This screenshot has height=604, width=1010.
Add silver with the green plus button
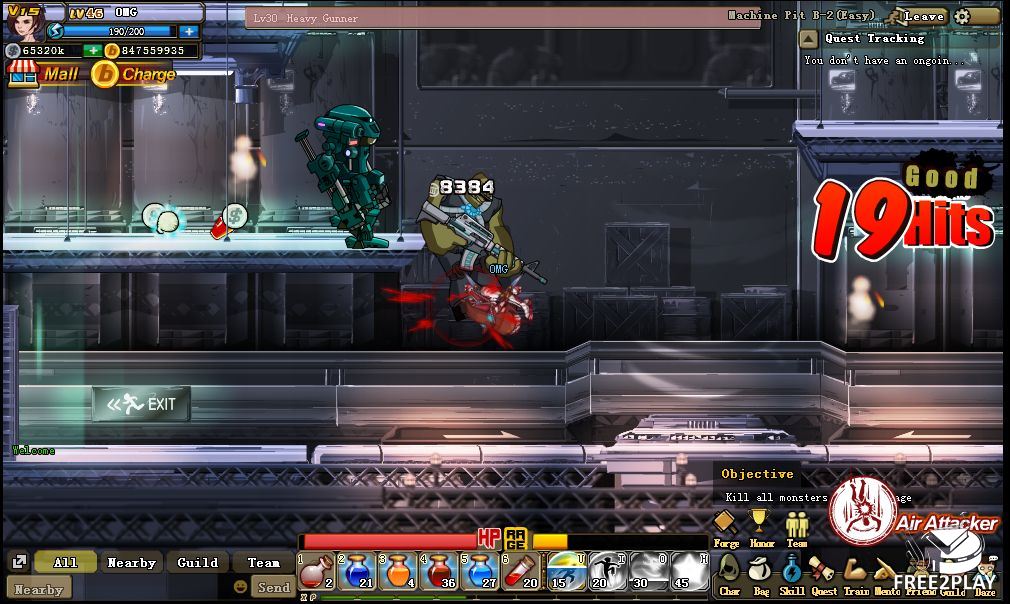[92, 50]
